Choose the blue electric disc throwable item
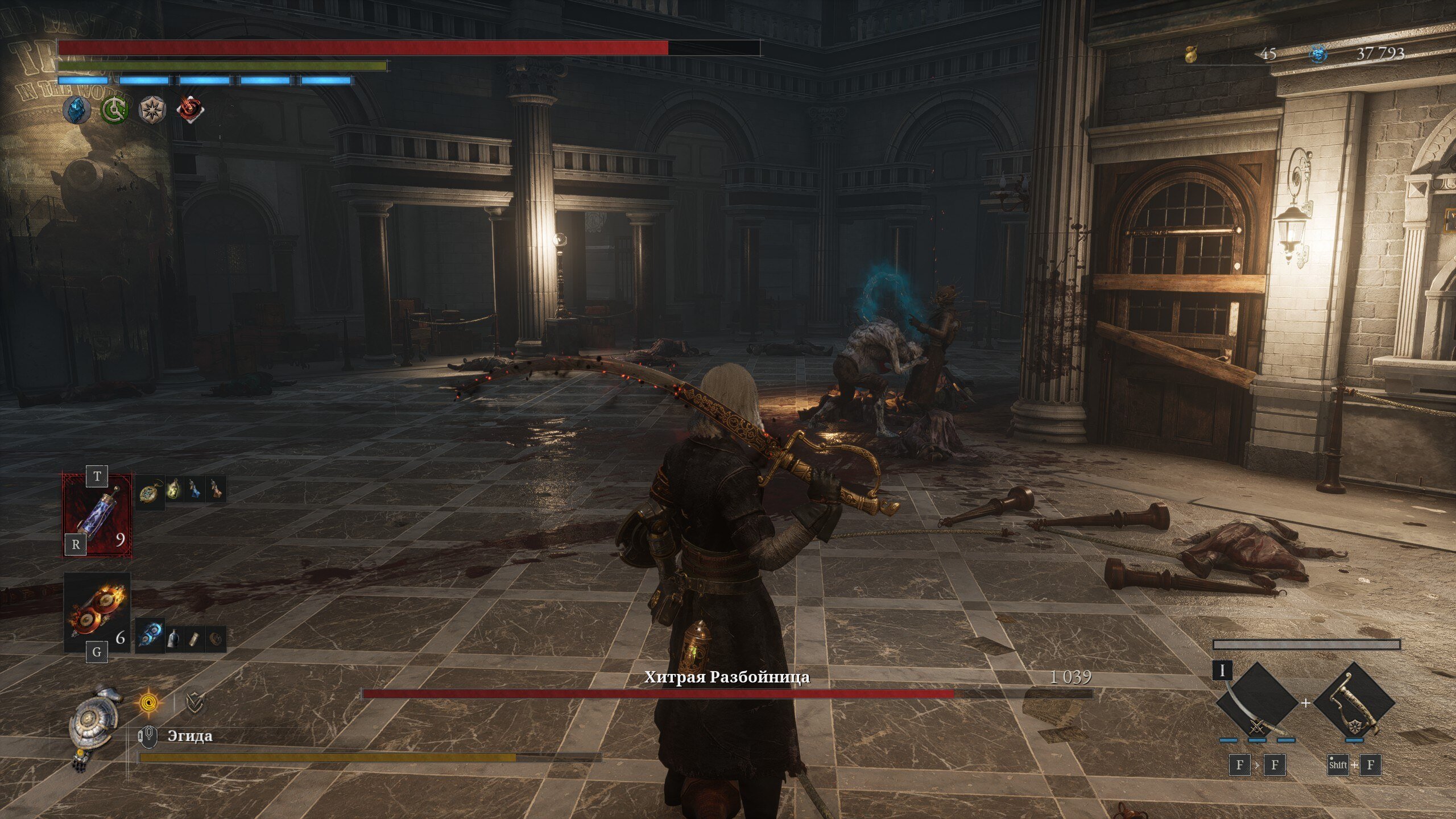 [x=150, y=635]
